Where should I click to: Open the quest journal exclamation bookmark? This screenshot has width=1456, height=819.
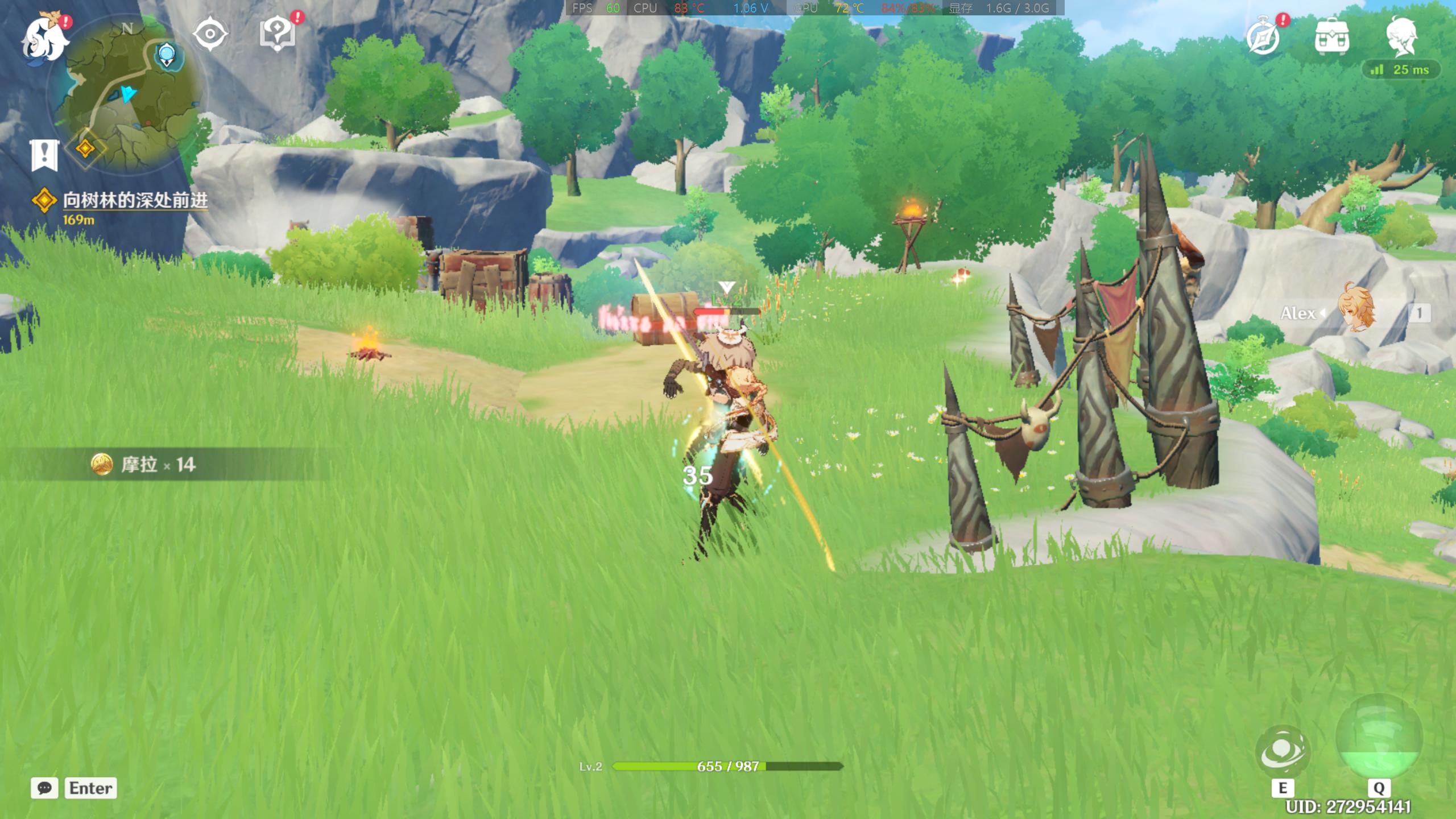click(x=44, y=155)
